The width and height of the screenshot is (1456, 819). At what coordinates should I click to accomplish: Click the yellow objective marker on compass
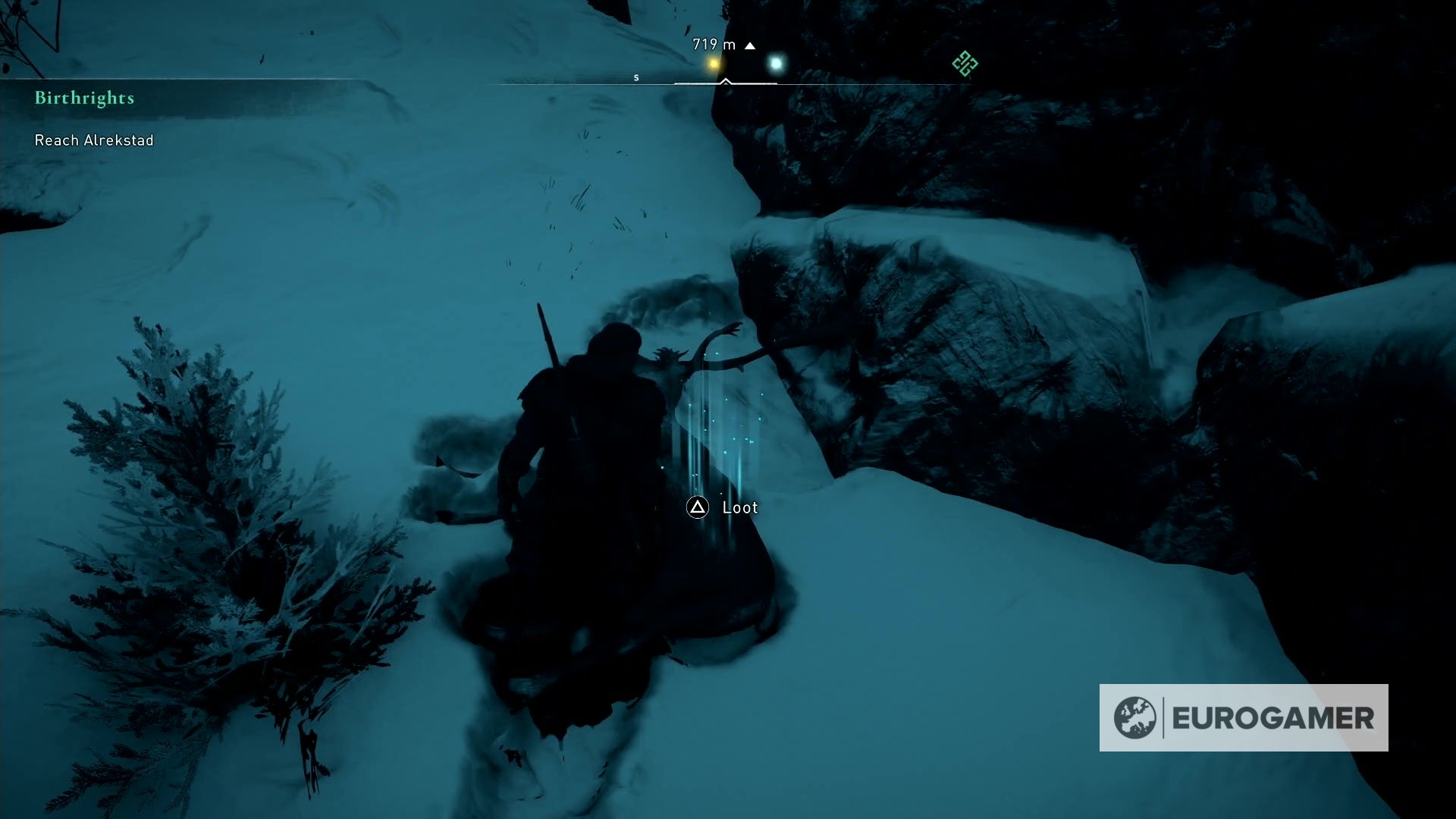713,64
